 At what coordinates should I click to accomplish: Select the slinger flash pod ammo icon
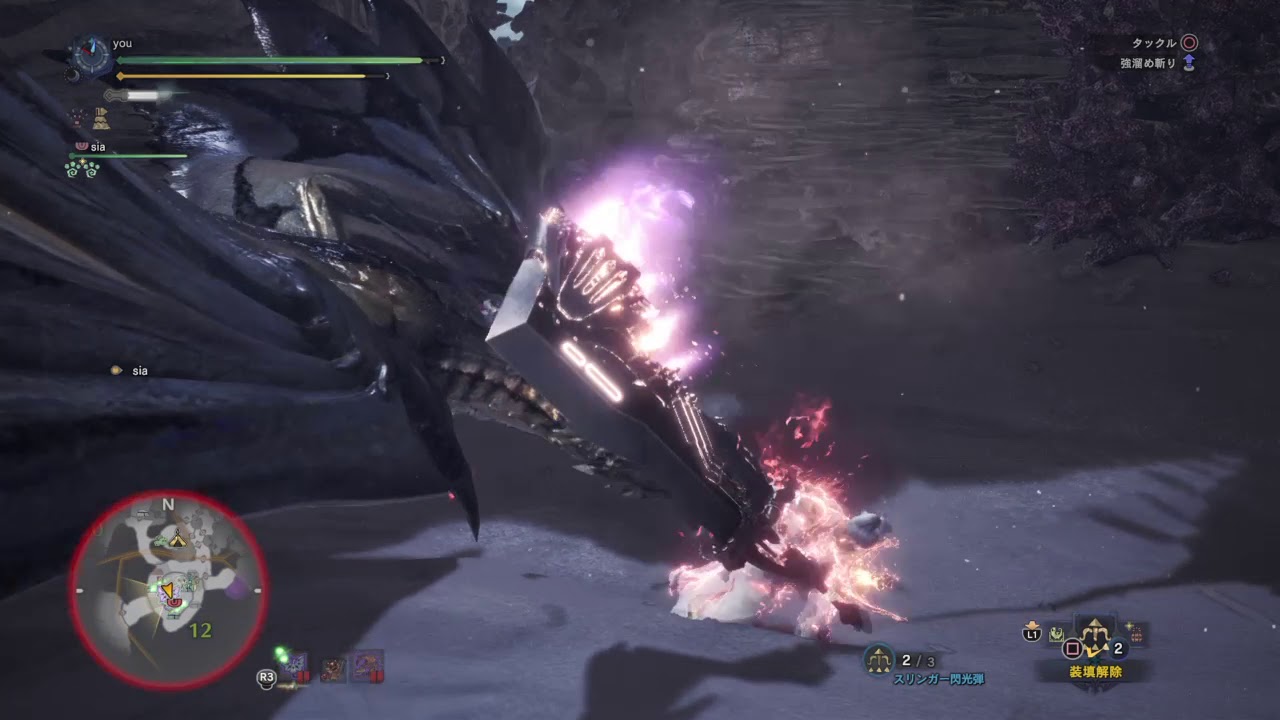pos(880,659)
